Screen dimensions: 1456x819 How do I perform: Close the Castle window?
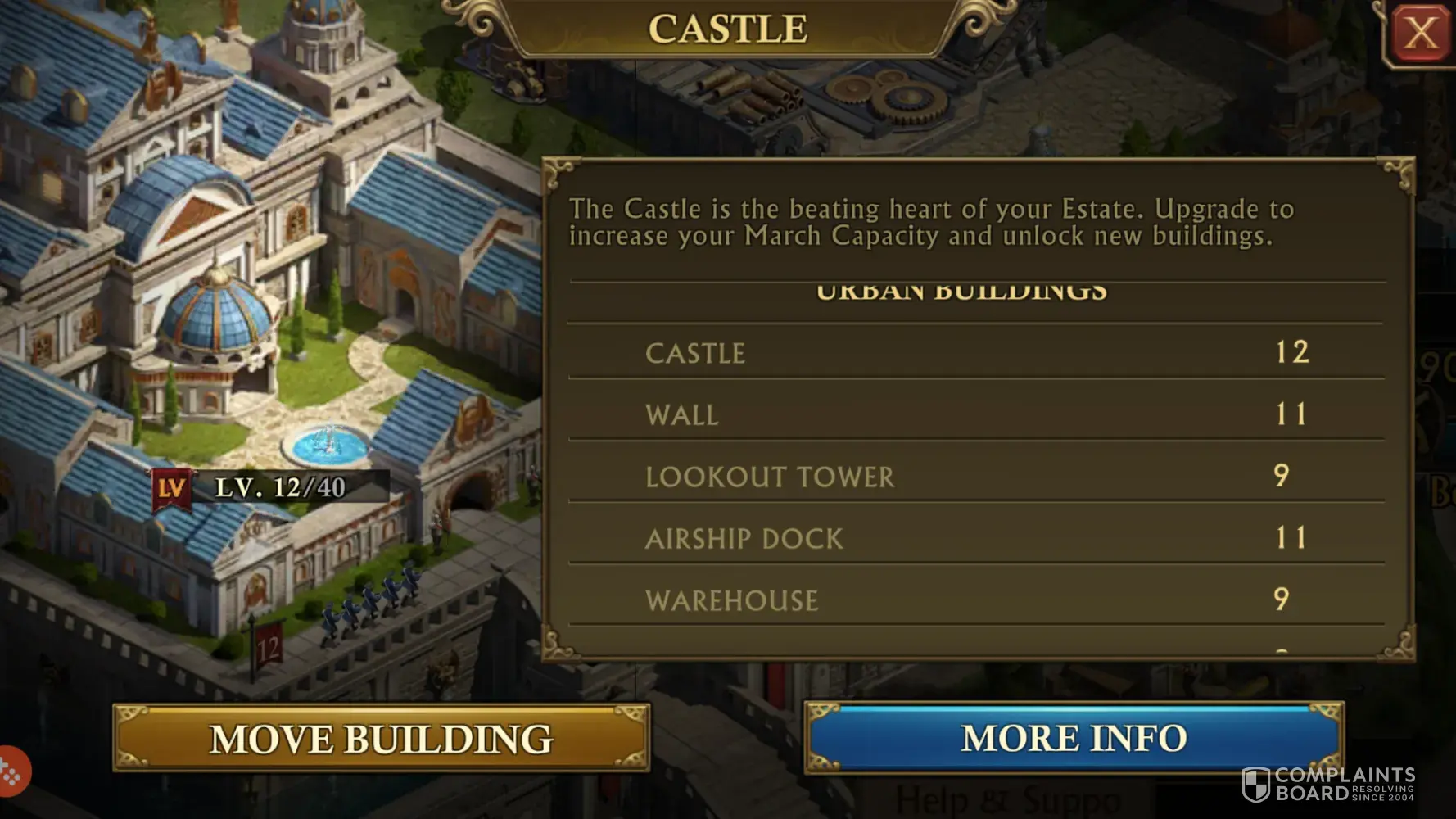click(x=1421, y=34)
